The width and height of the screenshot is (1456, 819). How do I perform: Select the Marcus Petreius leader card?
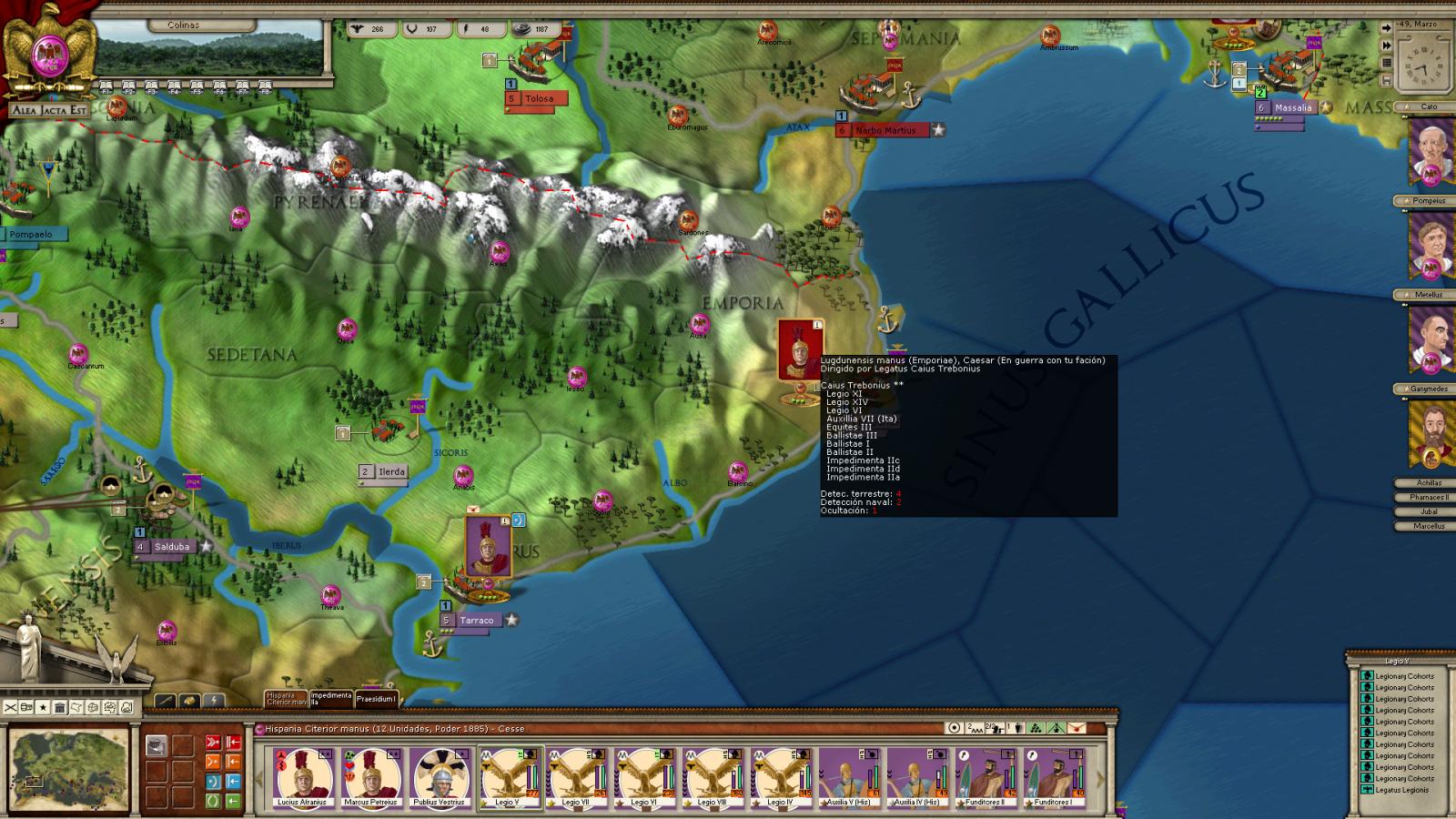[x=371, y=778]
